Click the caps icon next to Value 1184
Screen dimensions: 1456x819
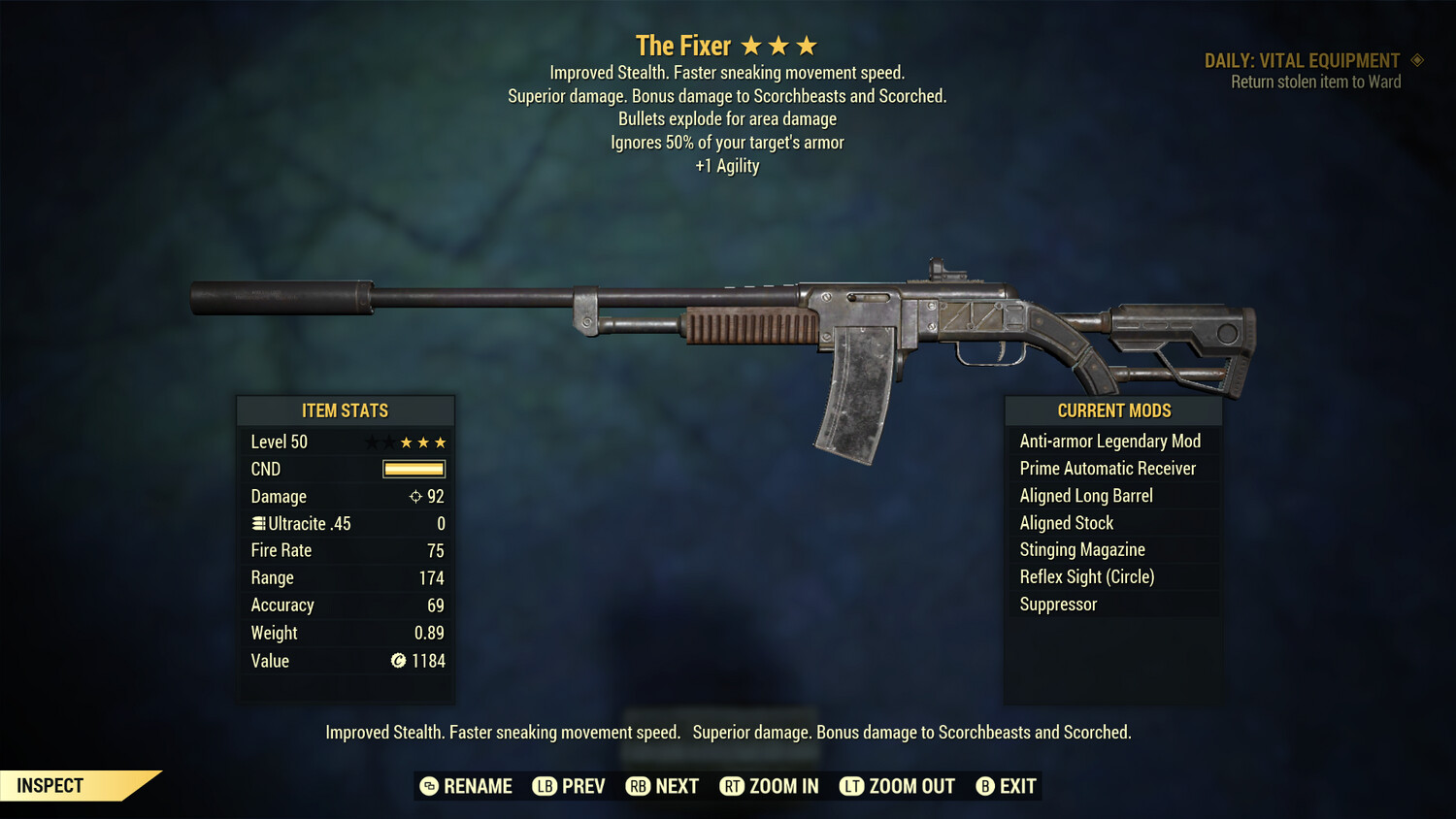[397, 661]
